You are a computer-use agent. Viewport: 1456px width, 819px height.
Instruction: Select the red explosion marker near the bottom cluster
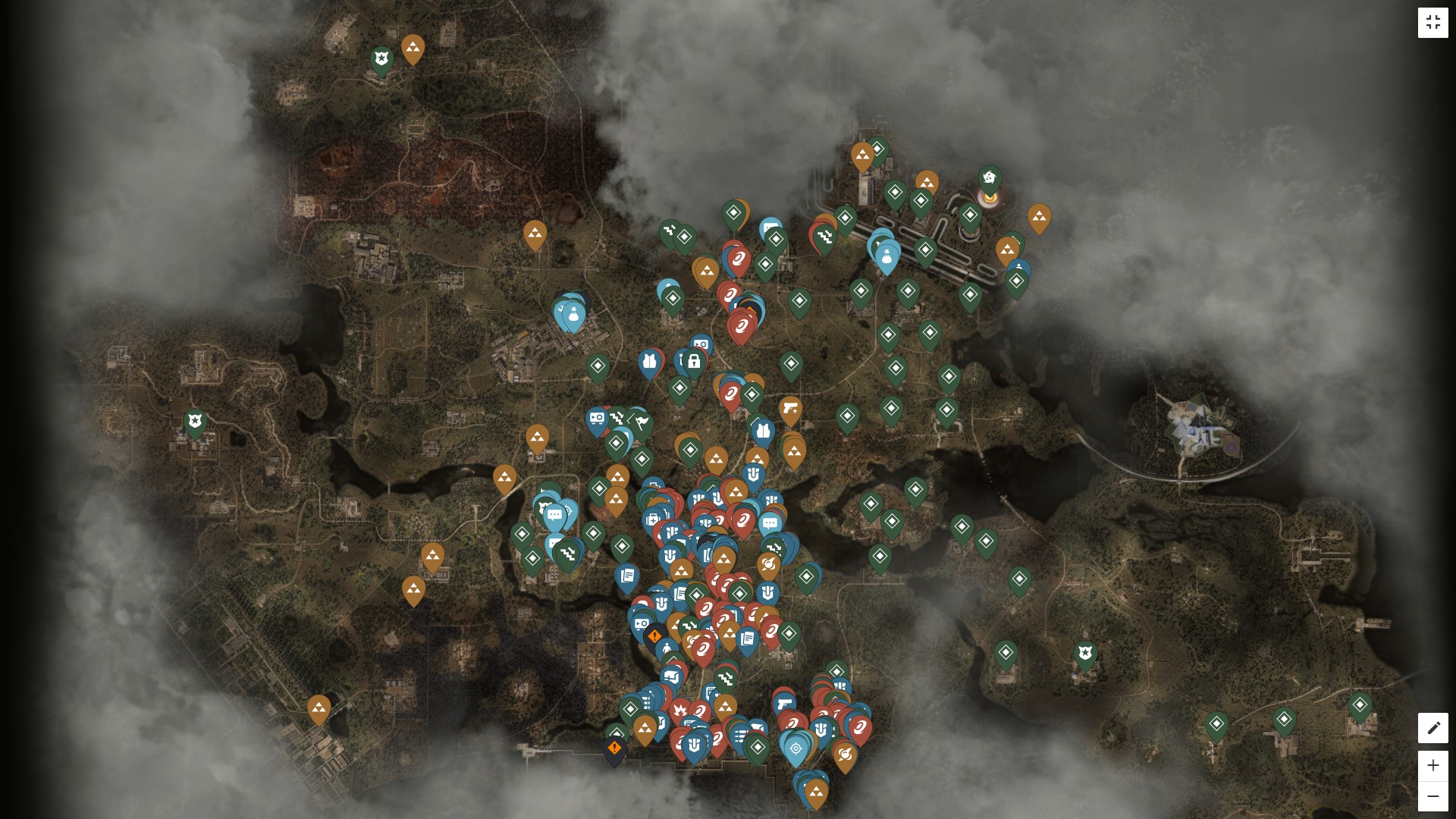click(679, 709)
